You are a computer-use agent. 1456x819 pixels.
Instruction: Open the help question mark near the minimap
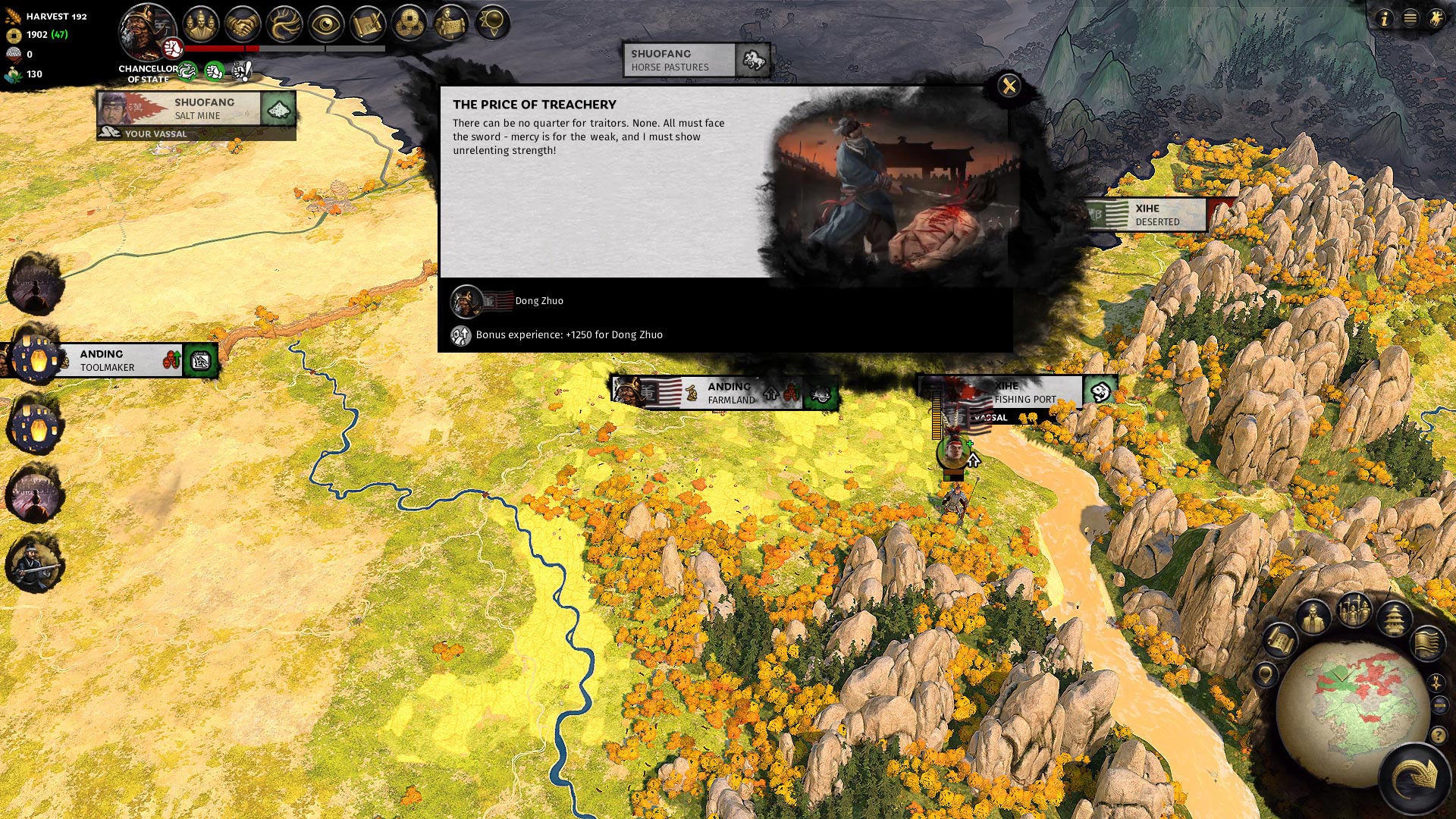tap(1438, 736)
